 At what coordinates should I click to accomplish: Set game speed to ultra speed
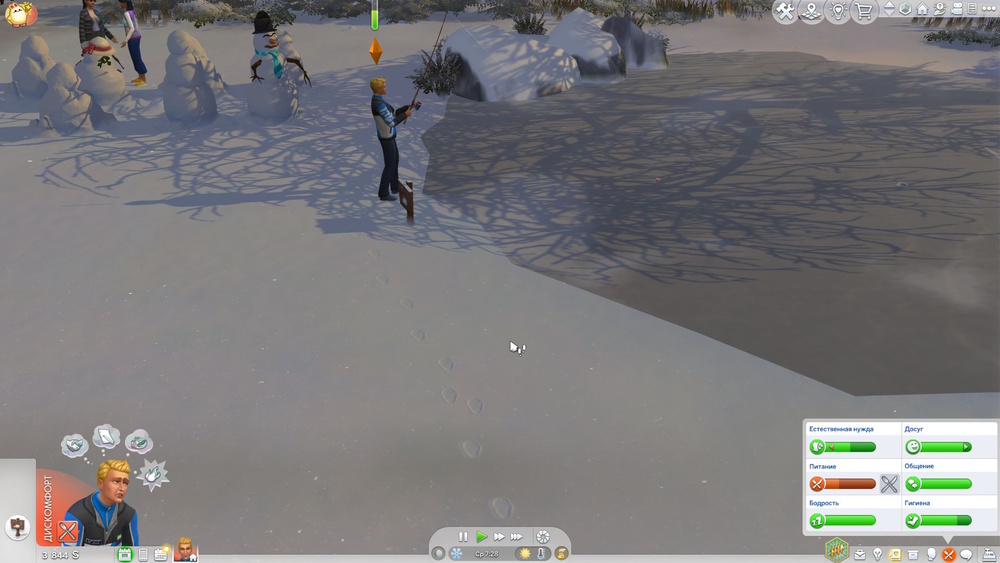[x=517, y=537]
